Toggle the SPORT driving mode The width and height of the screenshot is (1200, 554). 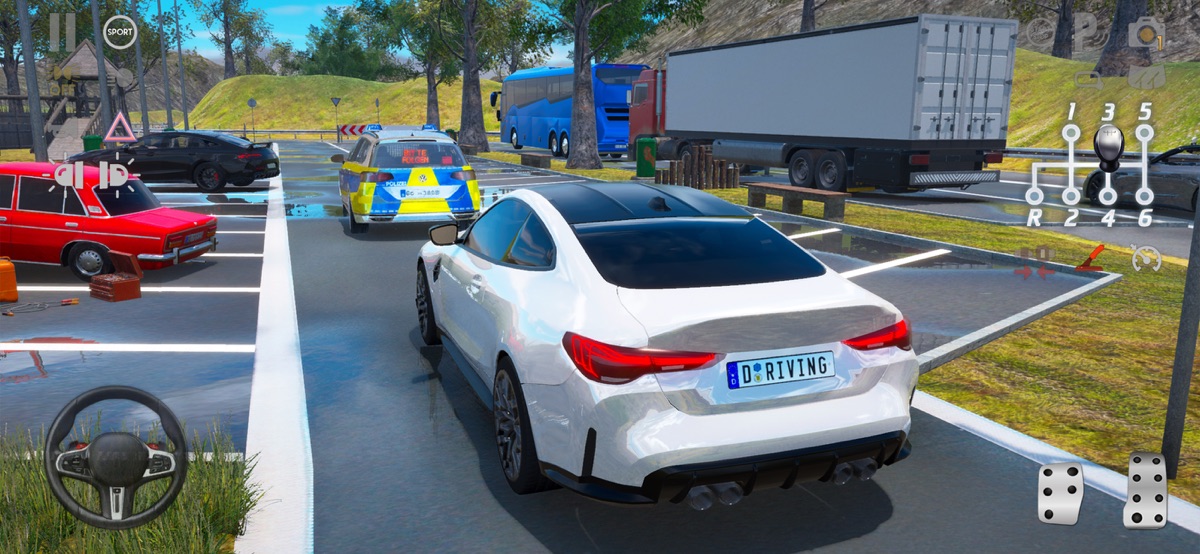coord(120,32)
